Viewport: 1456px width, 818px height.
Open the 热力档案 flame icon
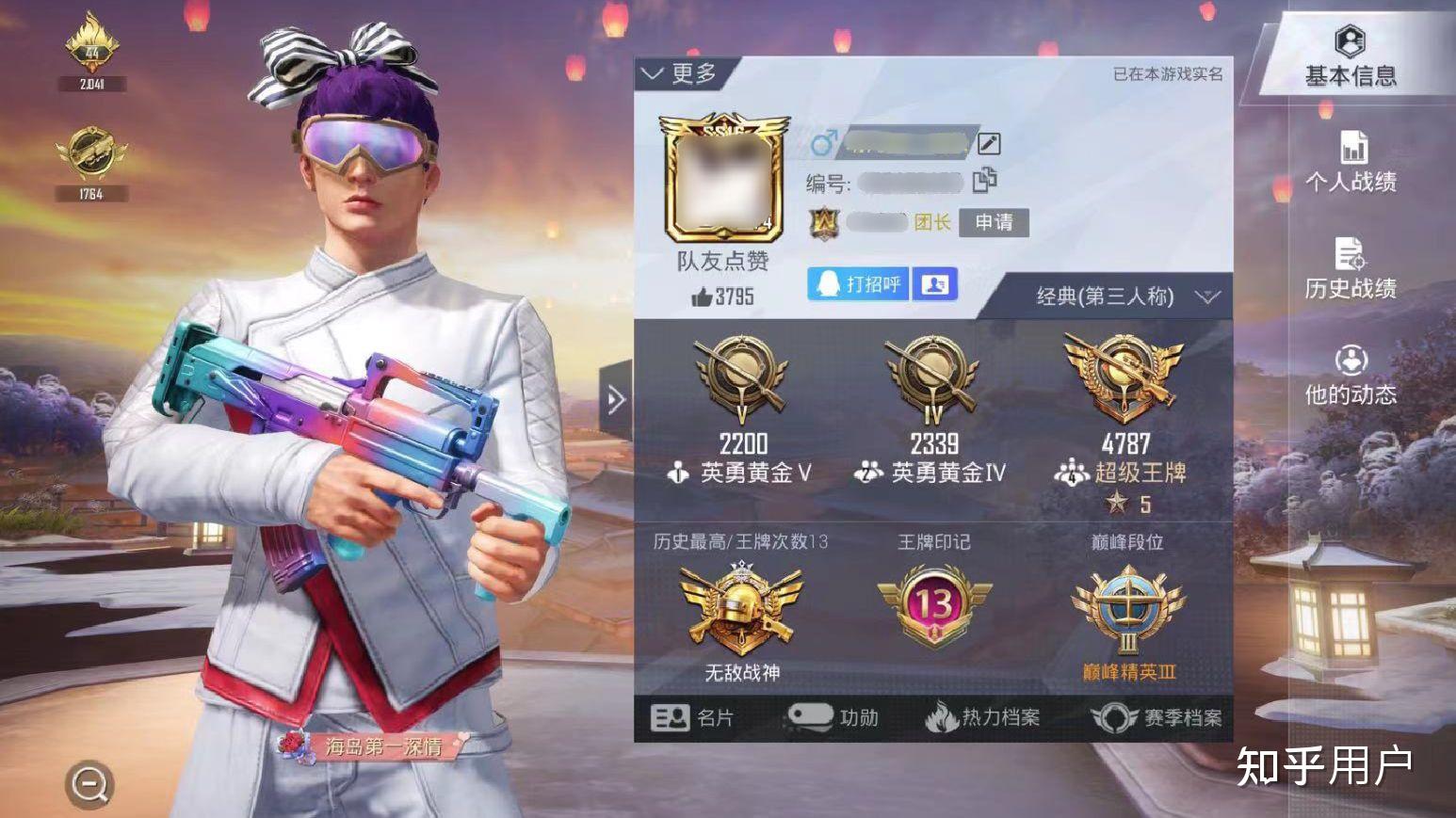tap(940, 716)
